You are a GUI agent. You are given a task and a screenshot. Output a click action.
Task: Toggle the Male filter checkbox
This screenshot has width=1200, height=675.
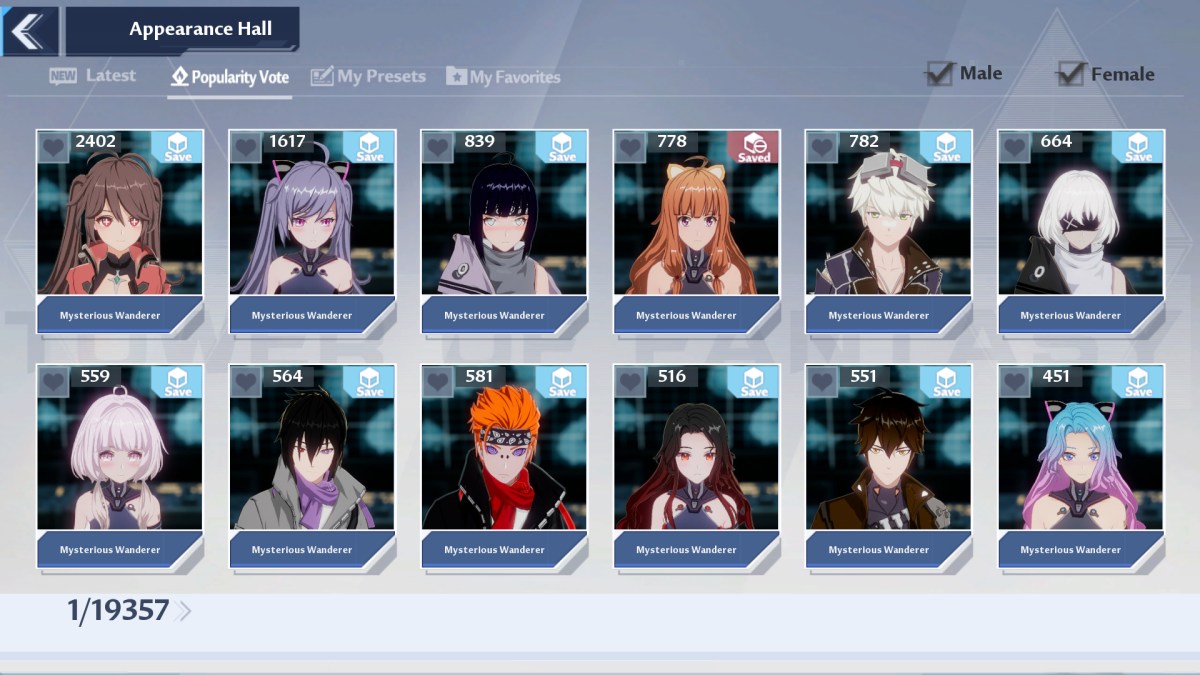coord(939,73)
